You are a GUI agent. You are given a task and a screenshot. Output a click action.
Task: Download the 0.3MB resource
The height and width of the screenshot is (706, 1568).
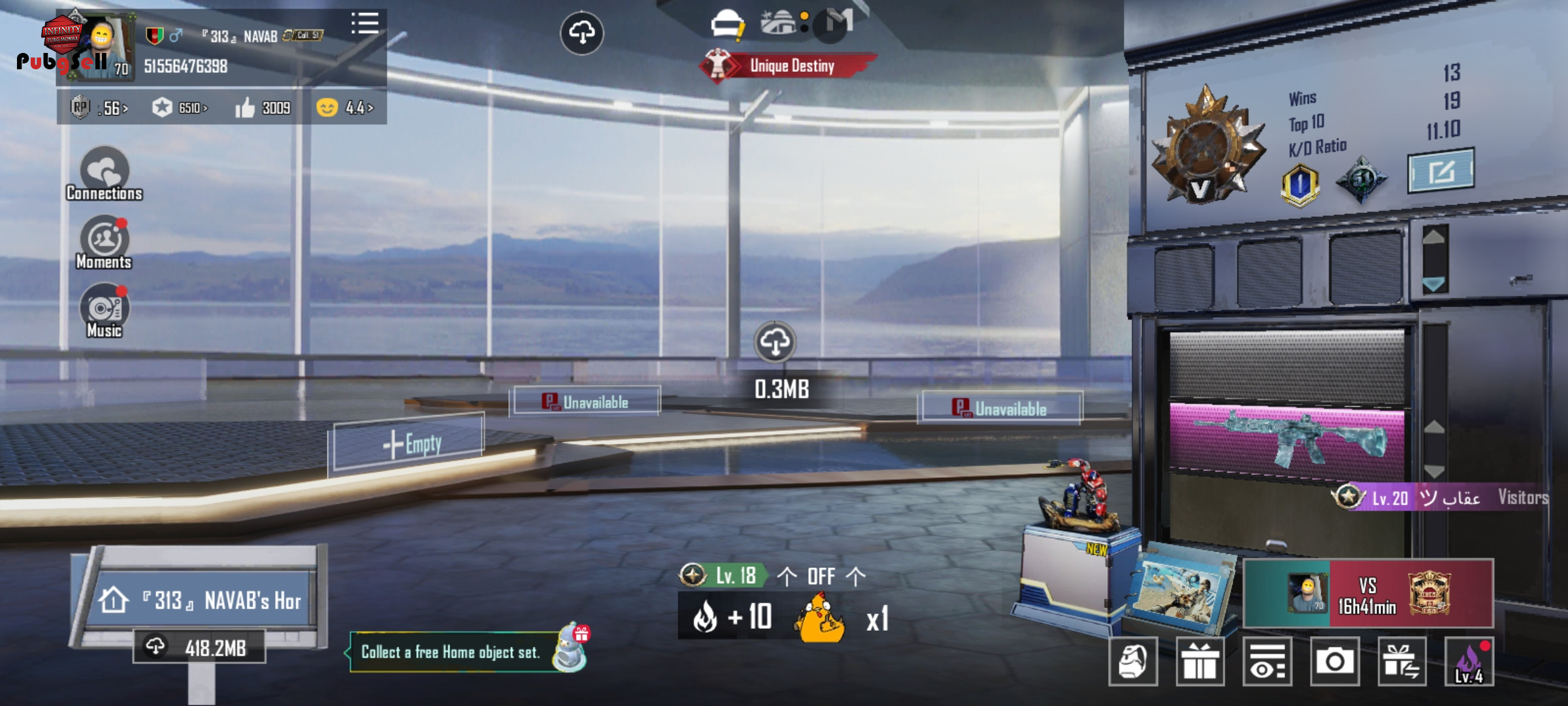click(x=775, y=342)
